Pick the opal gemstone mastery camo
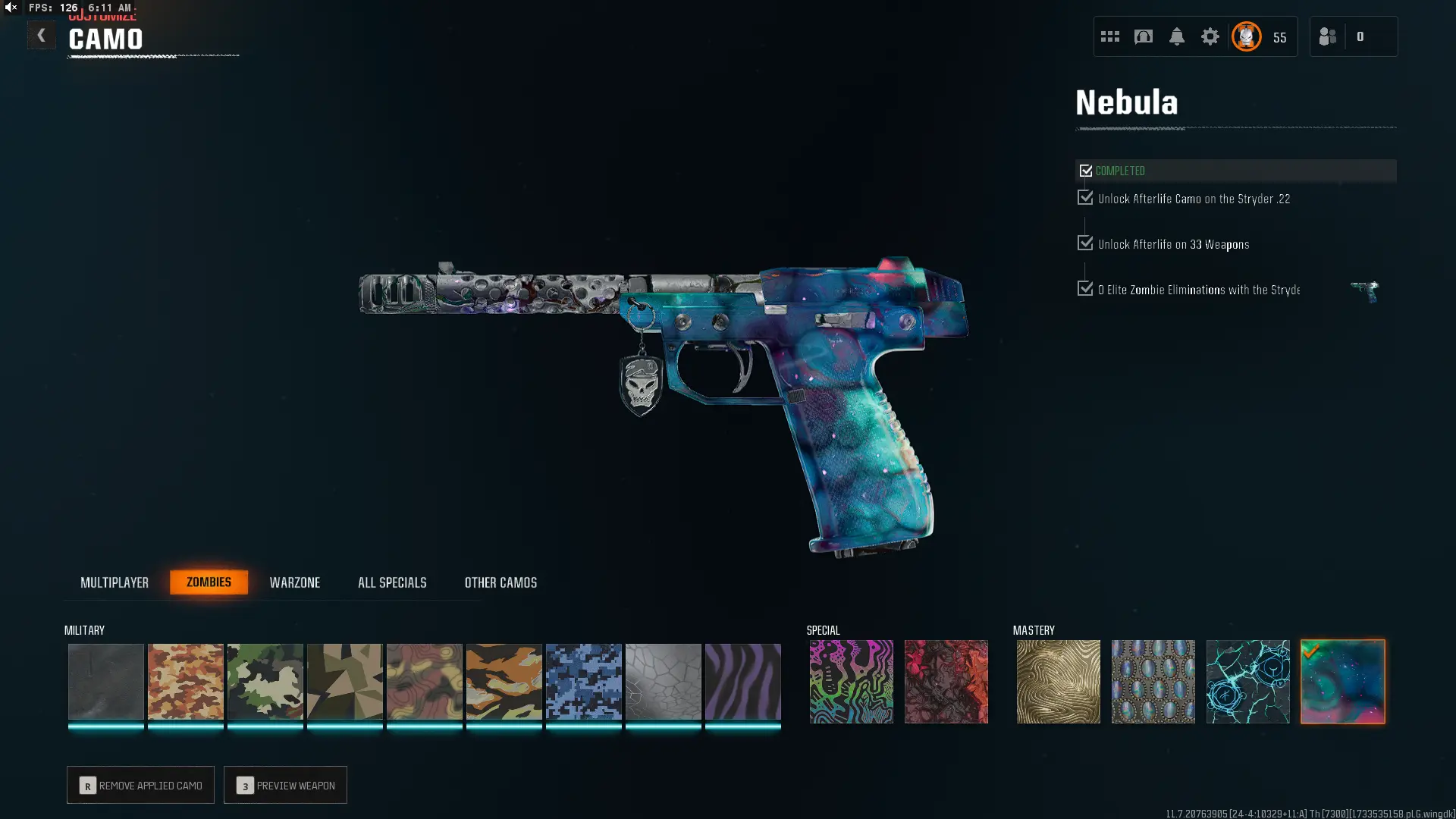This screenshot has width=1456, height=819. (1153, 681)
